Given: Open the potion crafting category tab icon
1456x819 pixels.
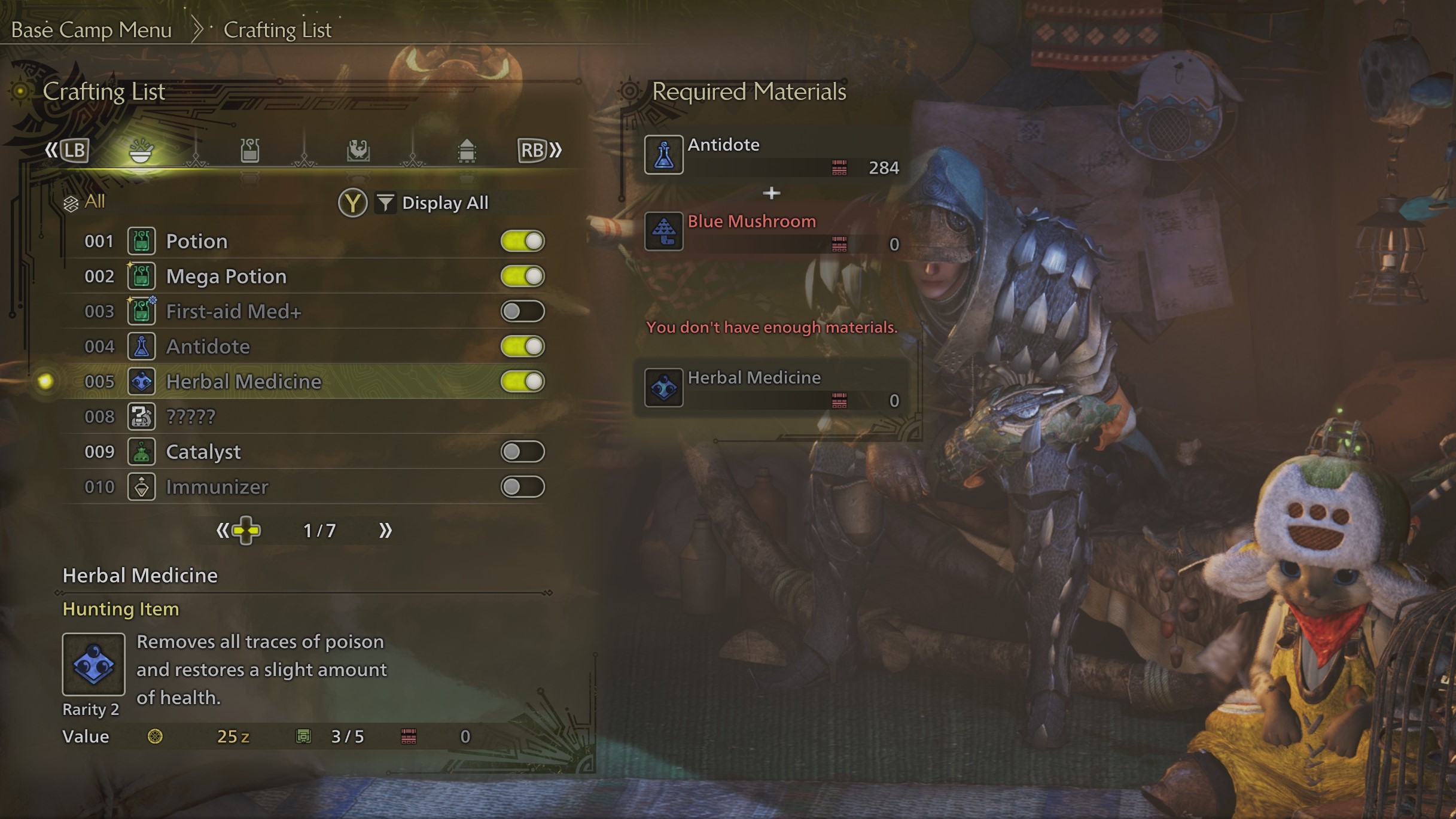Looking at the screenshot, I should (250, 151).
